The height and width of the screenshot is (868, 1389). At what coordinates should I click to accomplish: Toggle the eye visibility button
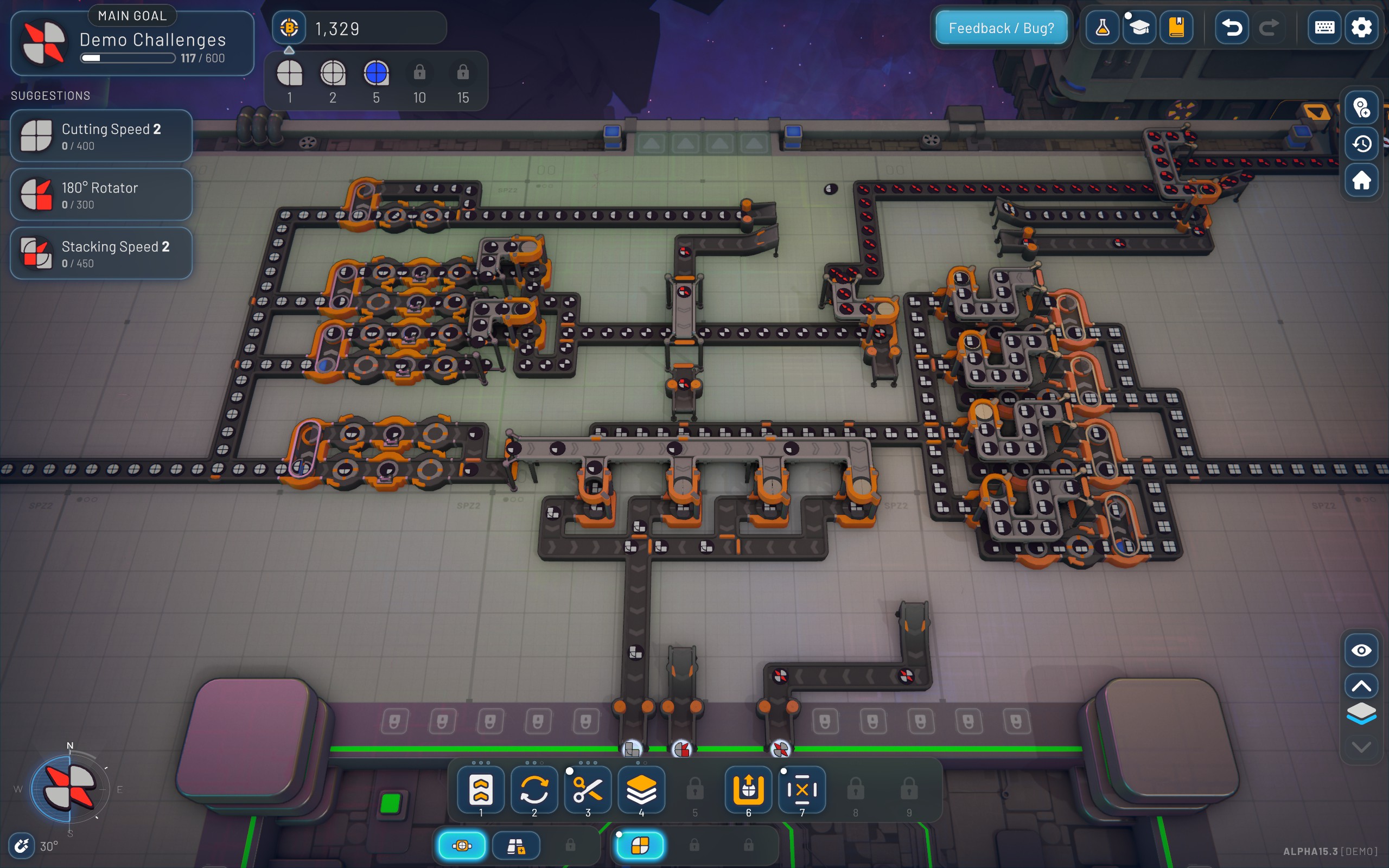(1361, 650)
